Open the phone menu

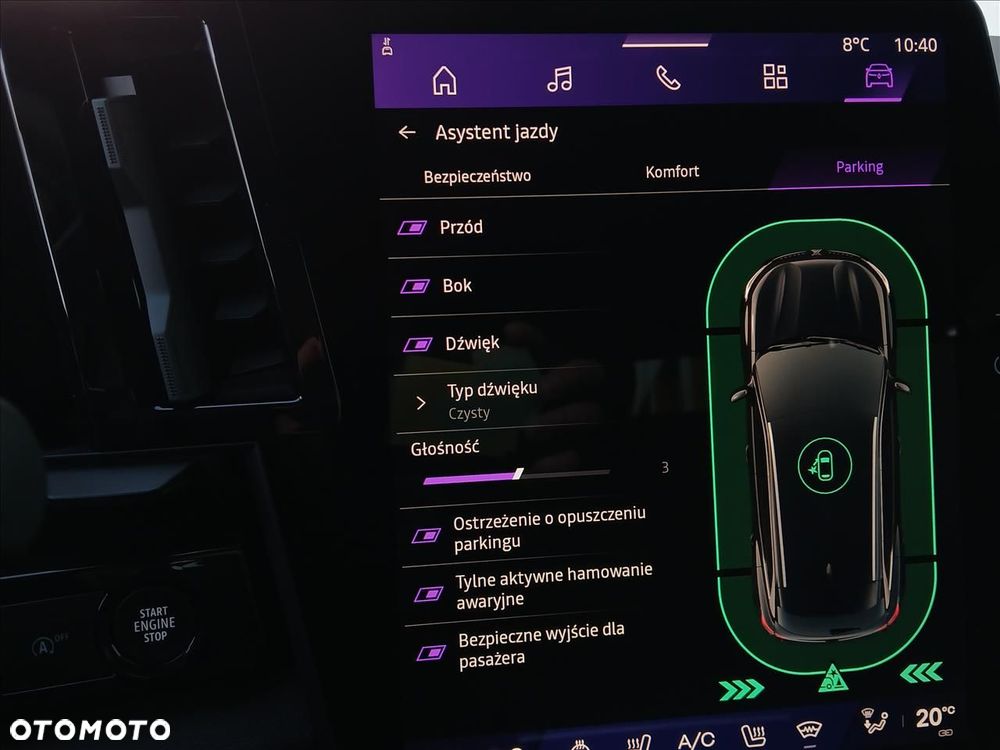668,78
